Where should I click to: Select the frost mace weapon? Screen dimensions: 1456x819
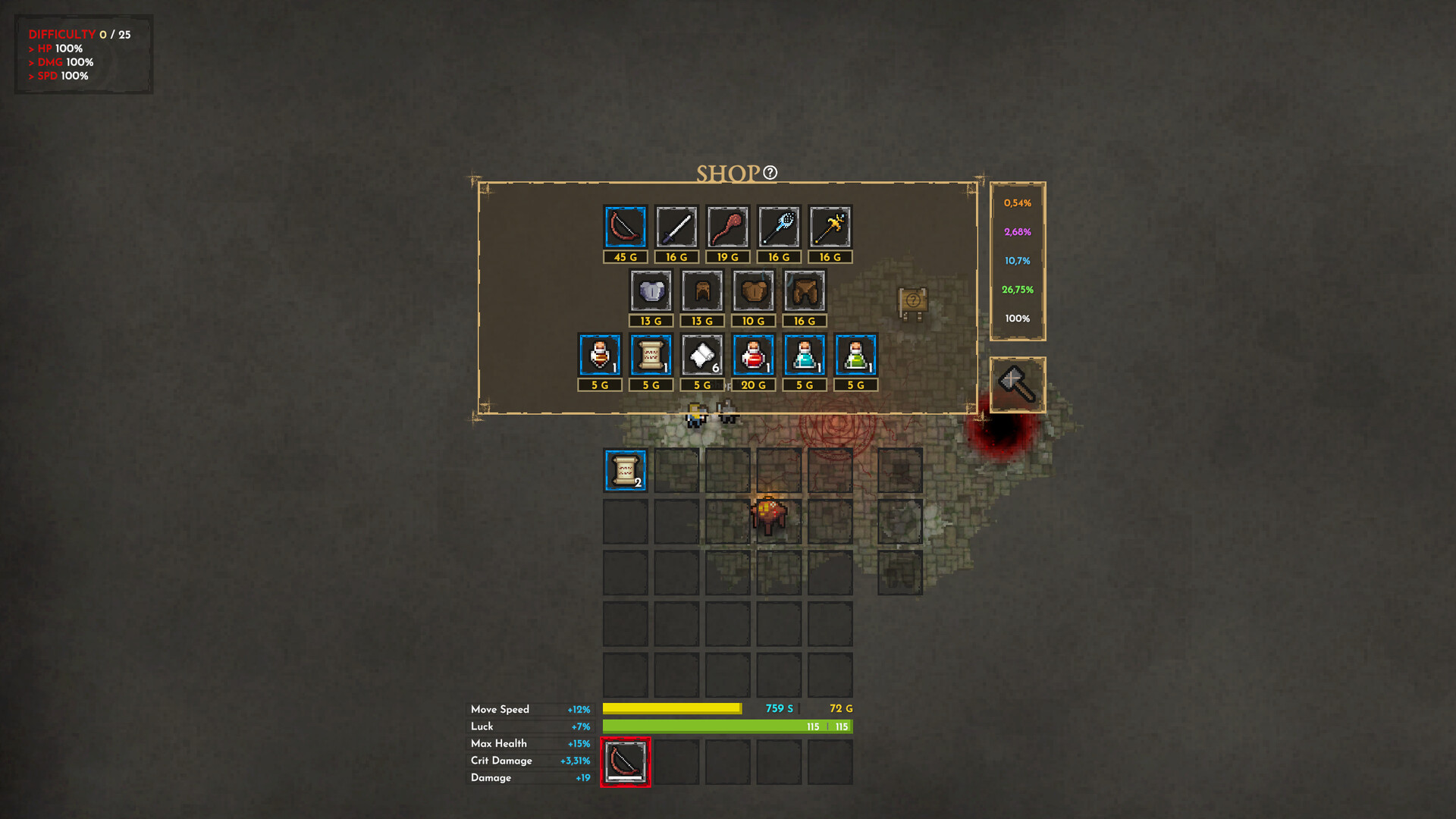tap(778, 227)
